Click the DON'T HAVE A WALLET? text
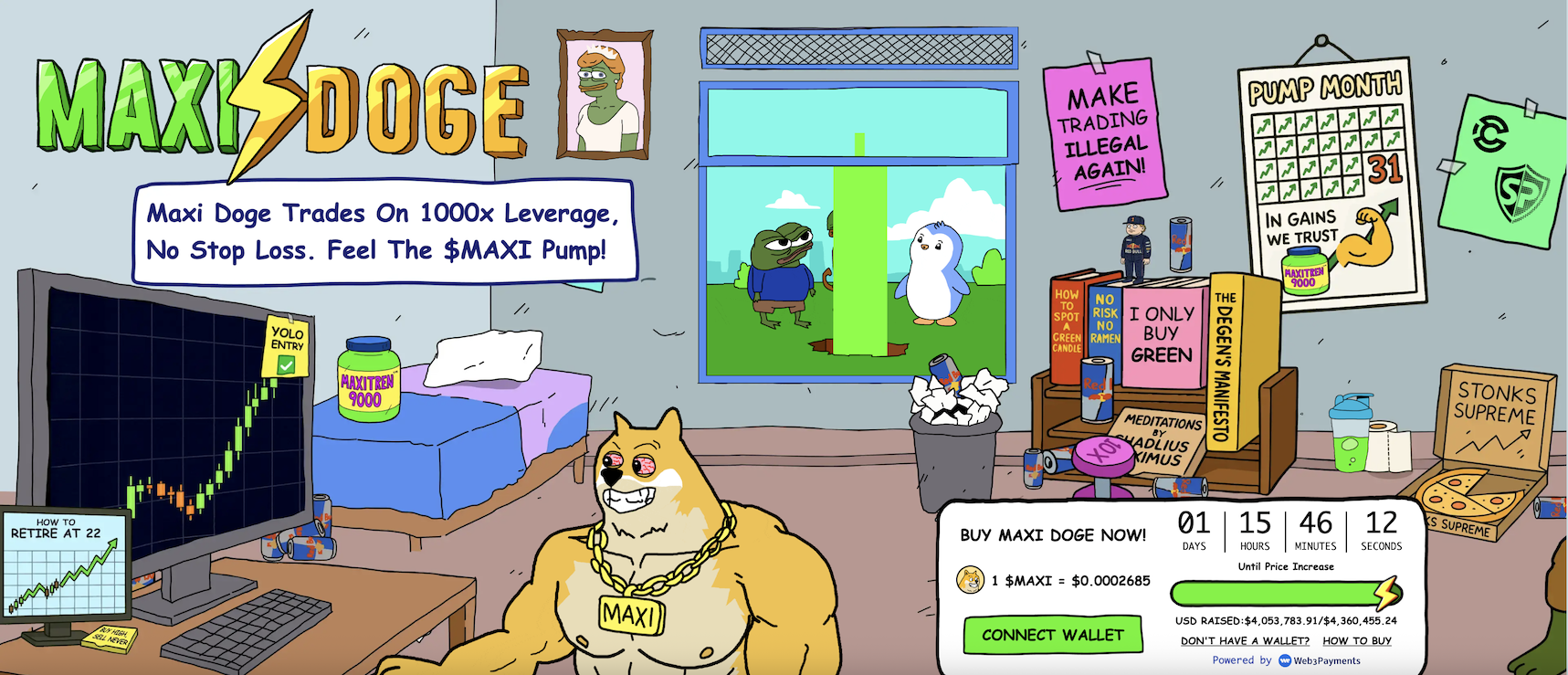Image resolution: width=1568 pixels, height=675 pixels. (x=1245, y=641)
